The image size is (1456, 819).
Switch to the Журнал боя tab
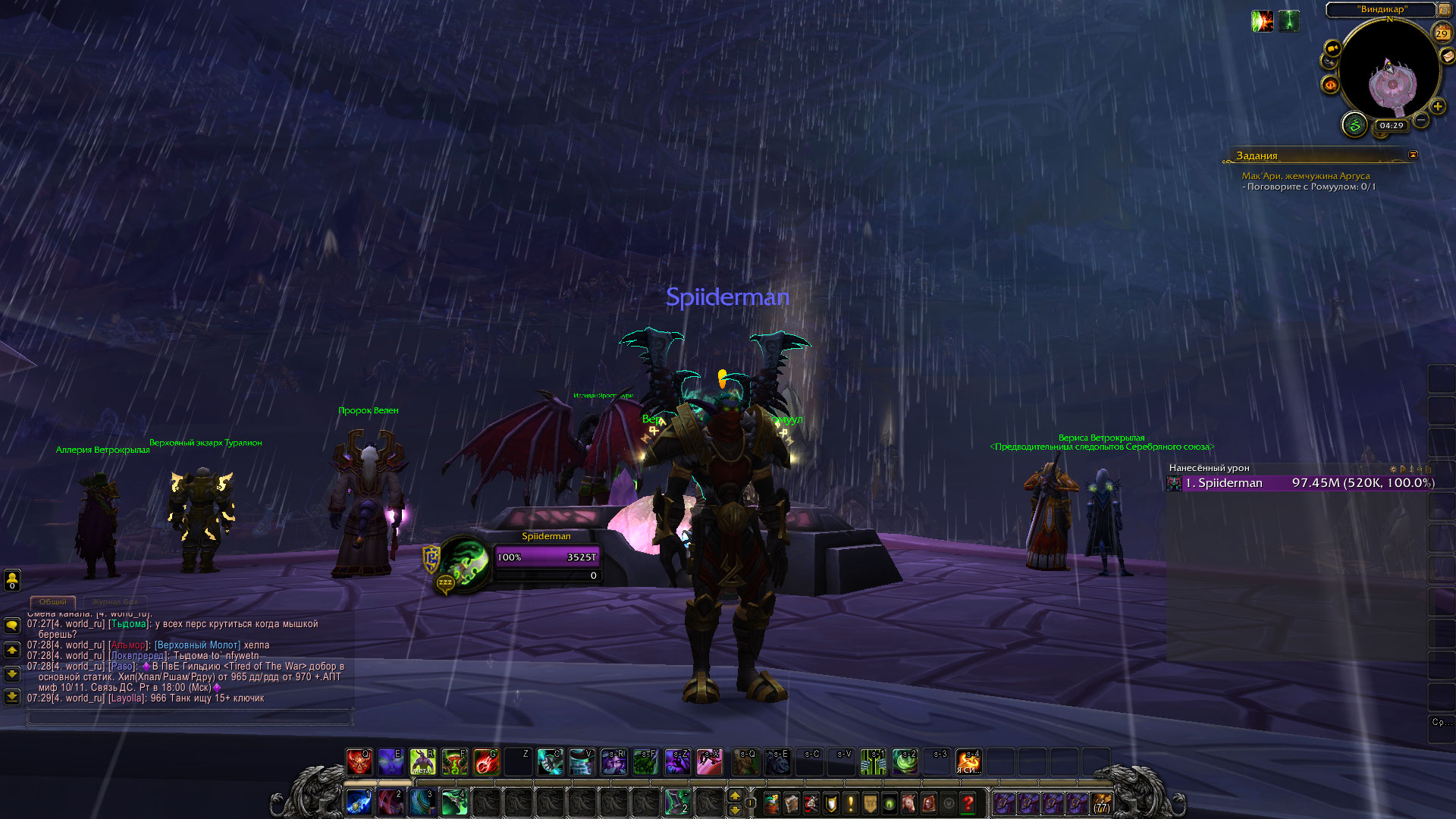115,601
